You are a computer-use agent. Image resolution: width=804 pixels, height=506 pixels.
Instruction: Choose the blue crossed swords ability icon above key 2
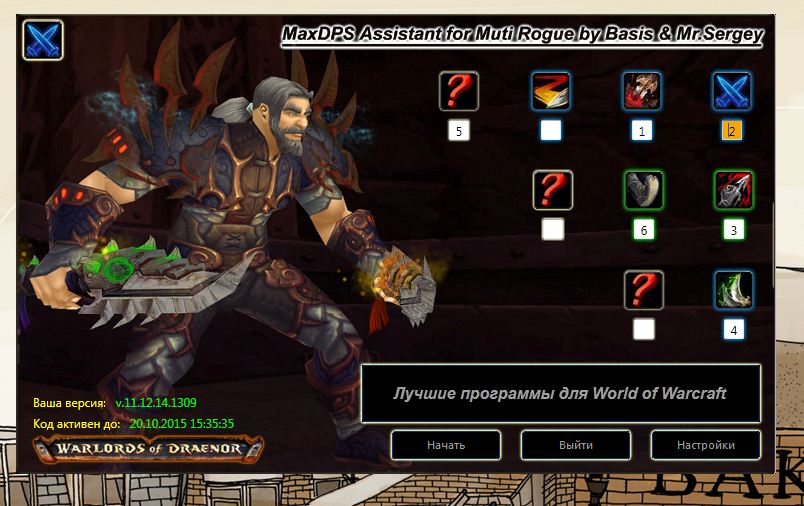coord(733,91)
